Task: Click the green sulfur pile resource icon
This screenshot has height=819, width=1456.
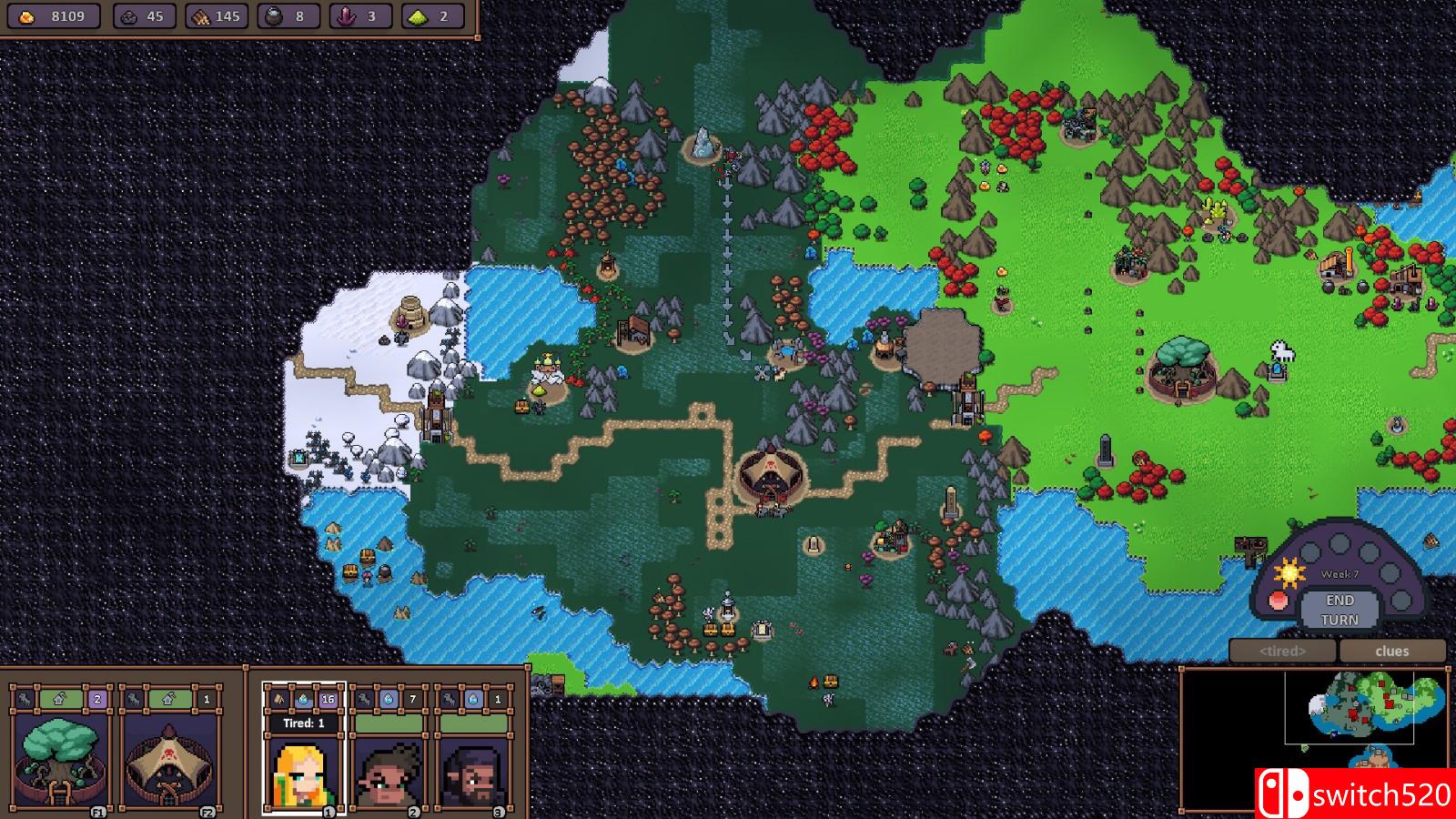Action: click(x=419, y=15)
